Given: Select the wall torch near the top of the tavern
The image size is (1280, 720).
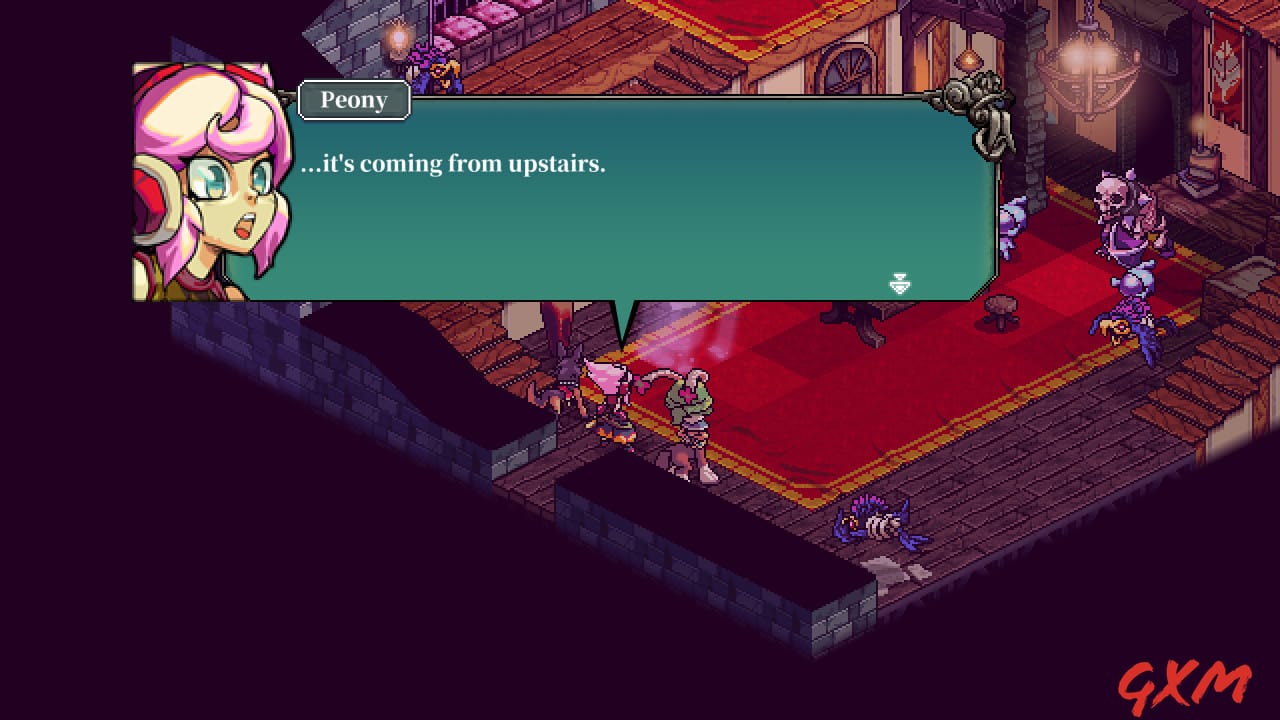Looking at the screenshot, I should pyautogui.click(x=399, y=38).
